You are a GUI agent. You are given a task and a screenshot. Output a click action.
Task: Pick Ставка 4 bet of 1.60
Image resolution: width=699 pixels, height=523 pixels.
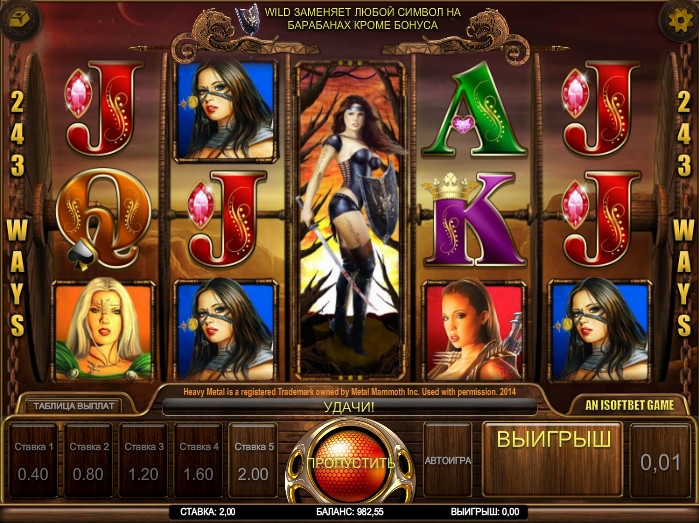198,460
